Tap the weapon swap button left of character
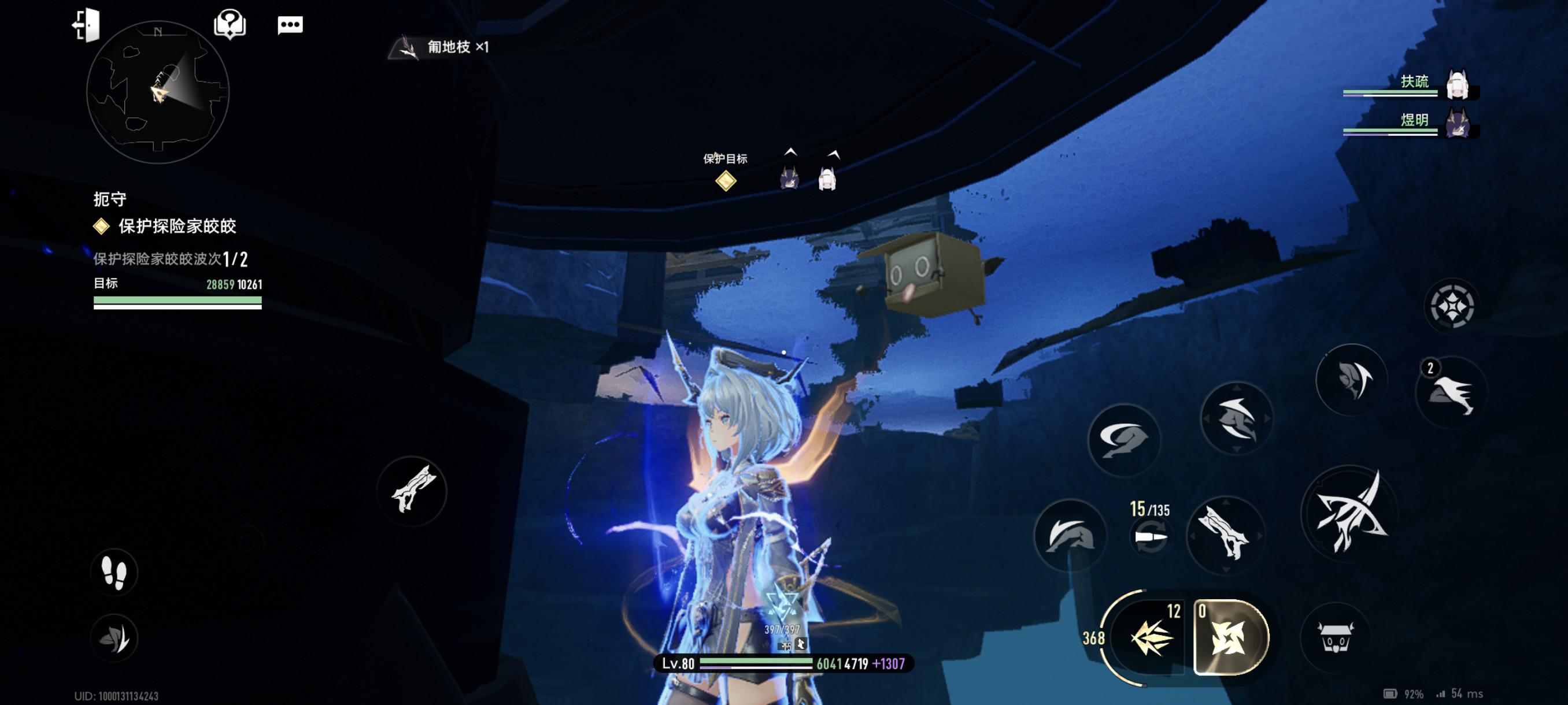This screenshot has height=705, width=1568. point(412,491)
